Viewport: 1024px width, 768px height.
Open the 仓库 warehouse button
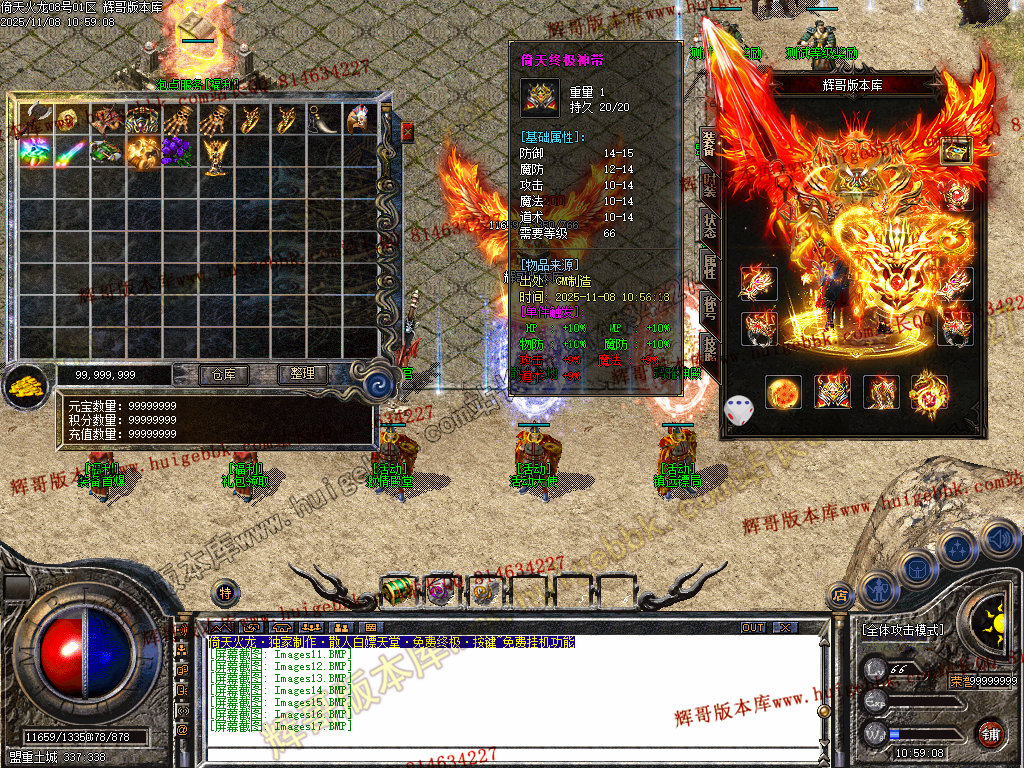(x=221, y=374)
